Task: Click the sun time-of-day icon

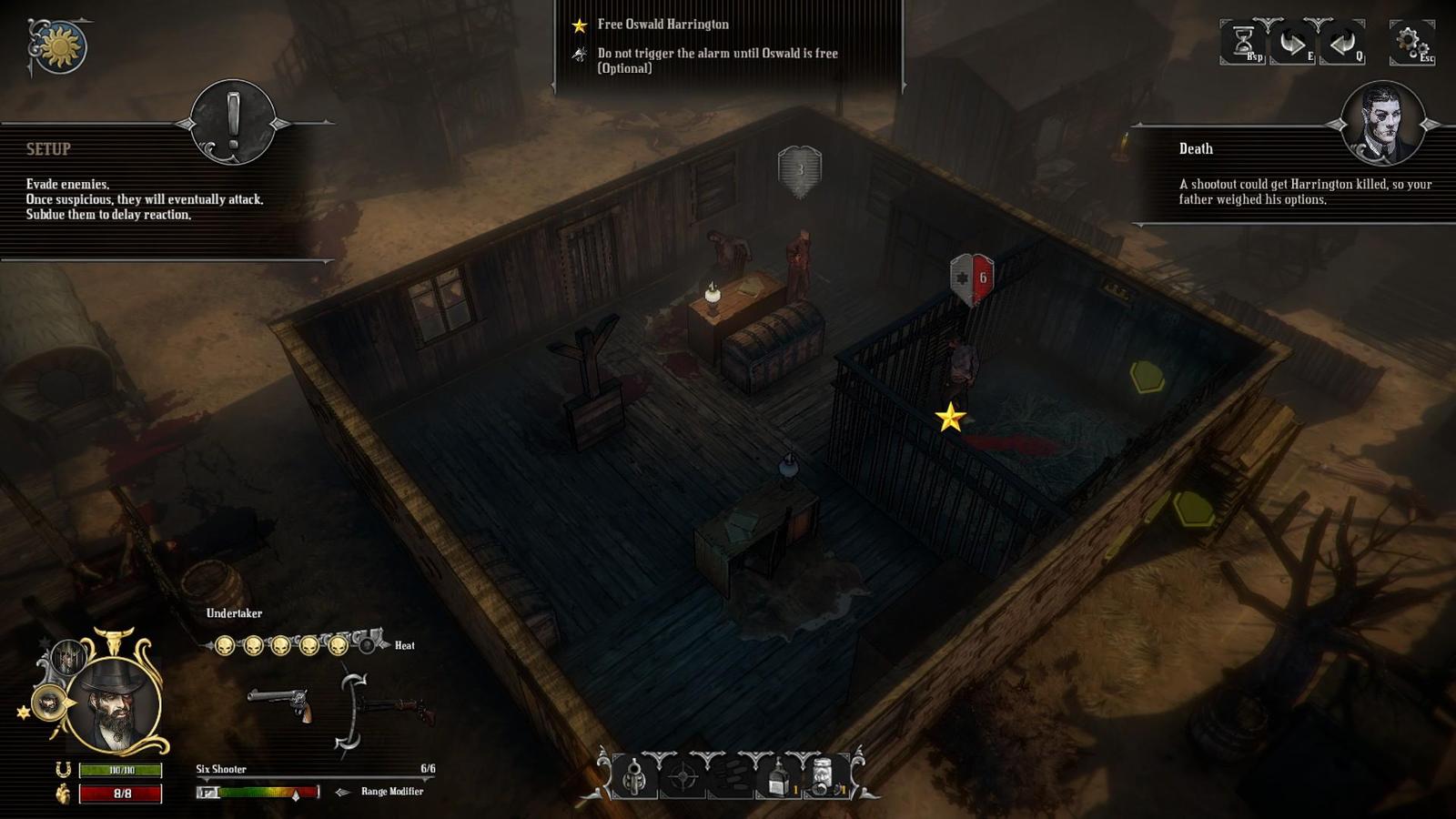Action: coord(60,45)
